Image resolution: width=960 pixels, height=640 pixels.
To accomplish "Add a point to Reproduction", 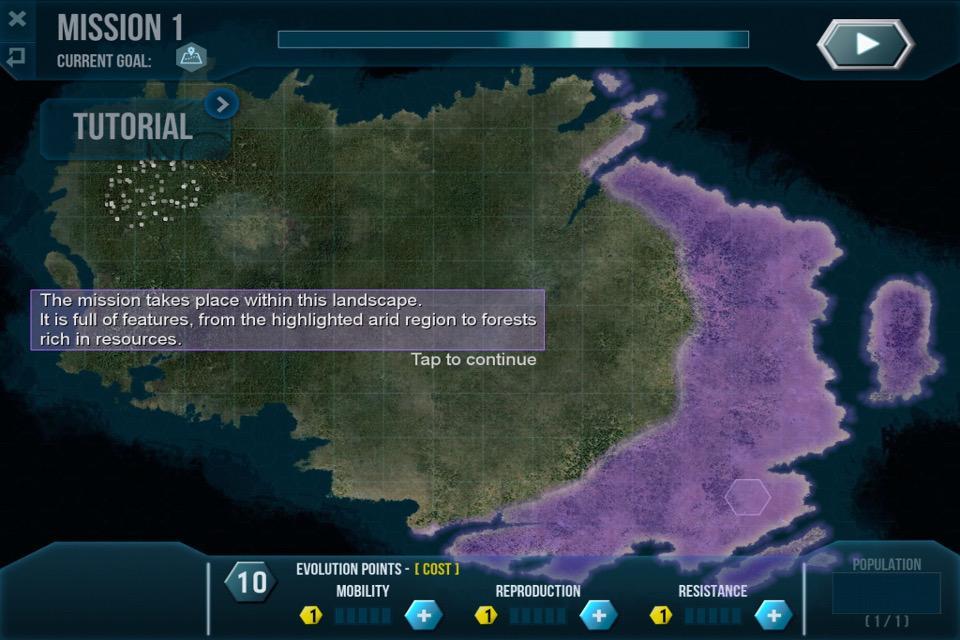I will pos(598,615).
